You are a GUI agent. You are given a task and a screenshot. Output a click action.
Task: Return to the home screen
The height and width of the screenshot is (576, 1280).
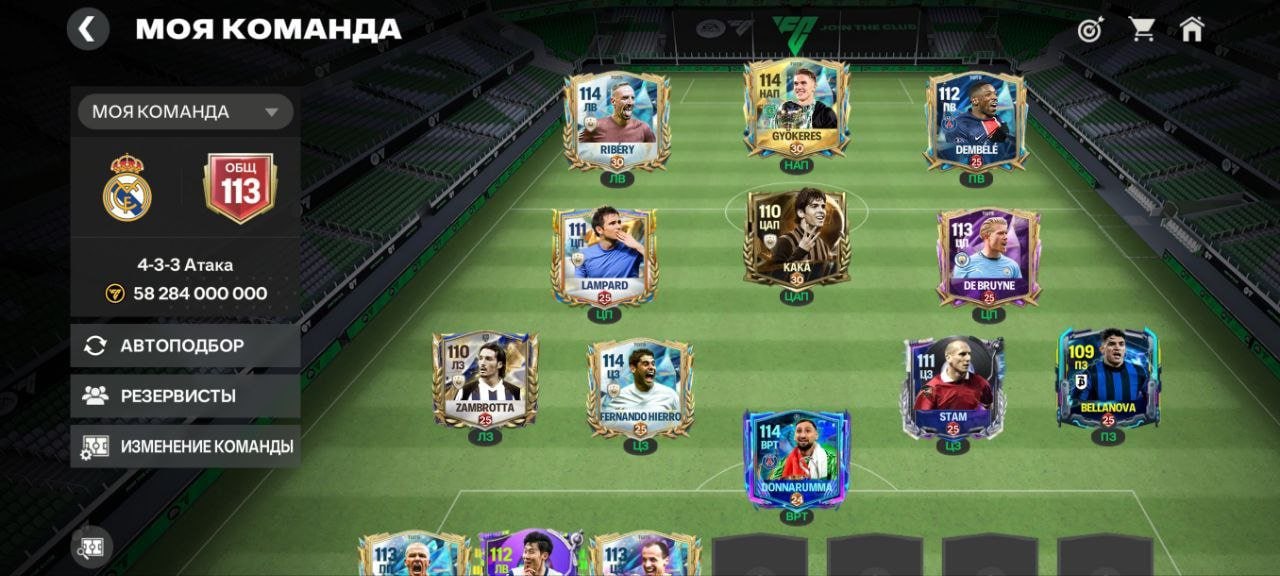[x=1192, y=29]
